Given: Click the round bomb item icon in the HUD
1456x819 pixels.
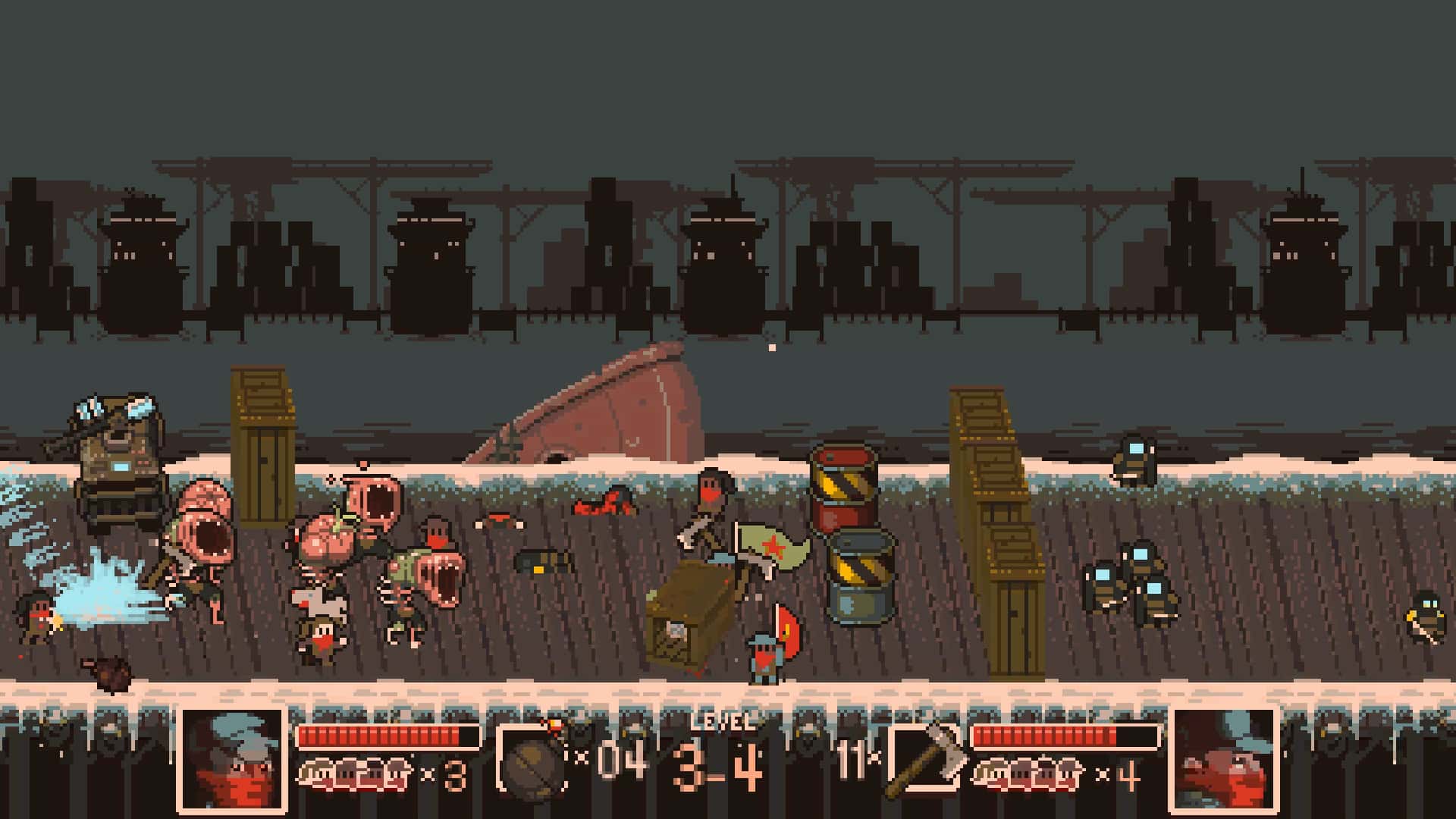Looking at the screenshot, I should point(535,758).
